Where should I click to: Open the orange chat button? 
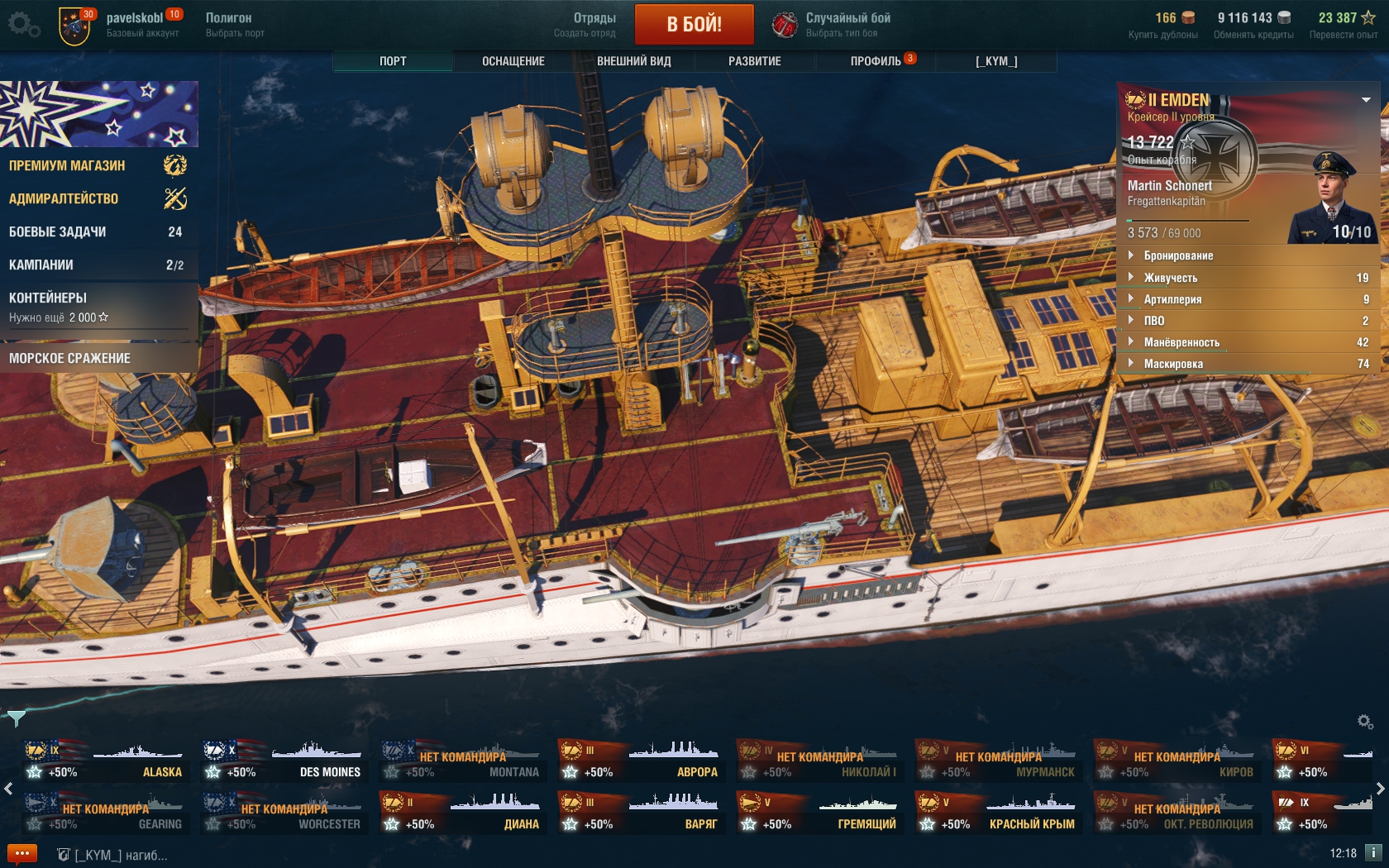pos(22,854)
